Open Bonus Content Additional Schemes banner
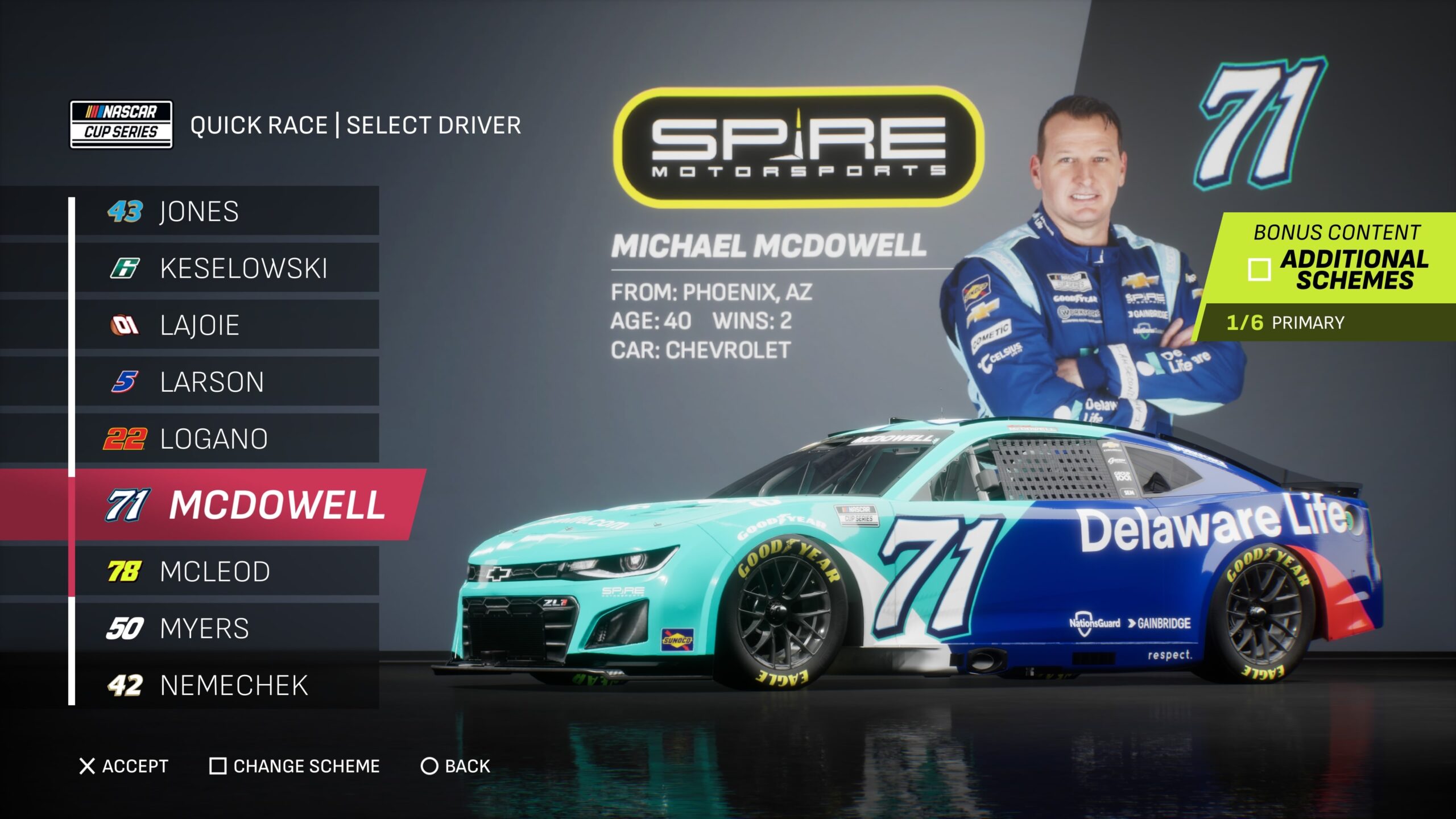 [1337, 259]
